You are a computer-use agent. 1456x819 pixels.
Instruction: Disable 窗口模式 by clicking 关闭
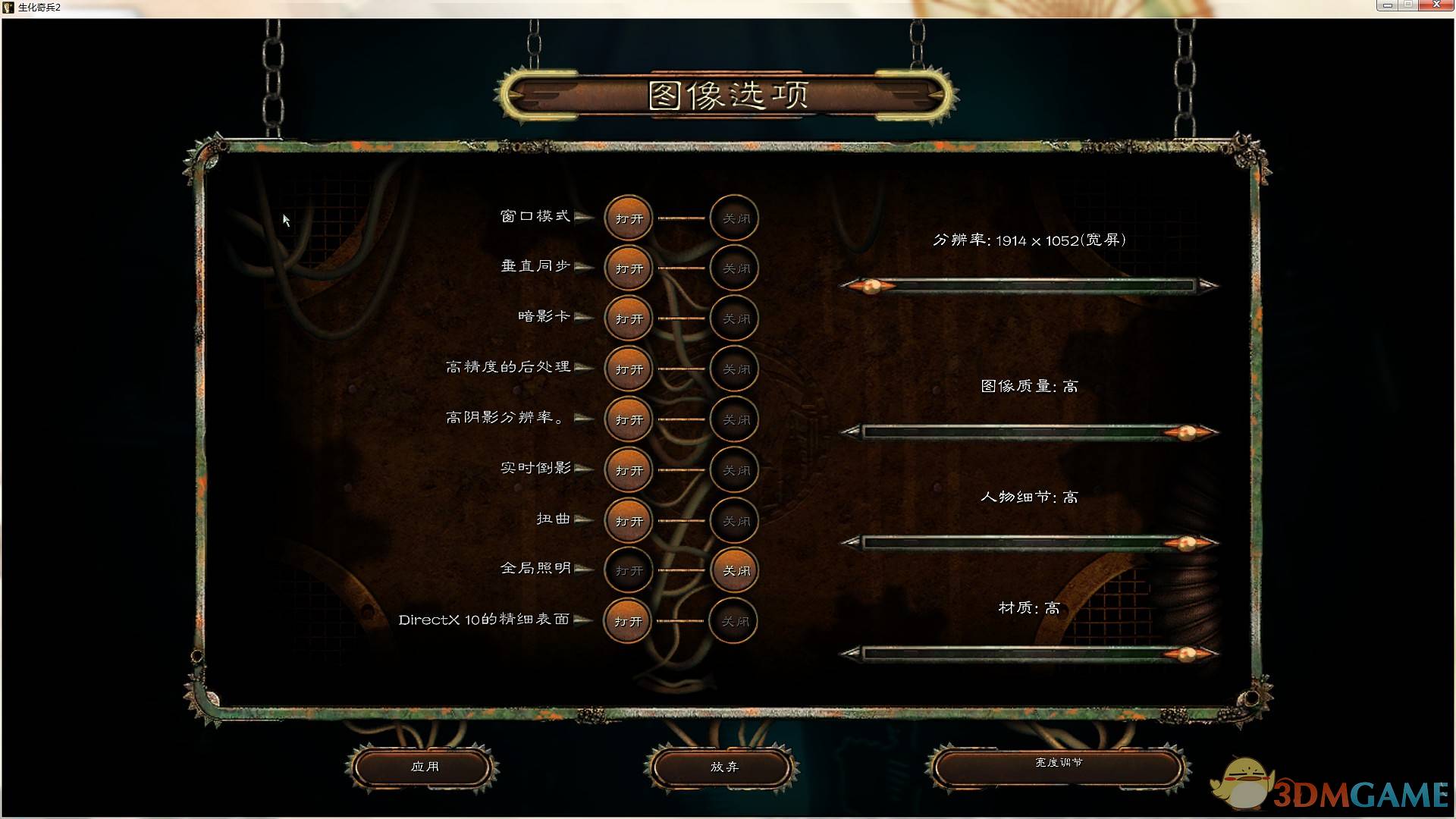(733, 218)
